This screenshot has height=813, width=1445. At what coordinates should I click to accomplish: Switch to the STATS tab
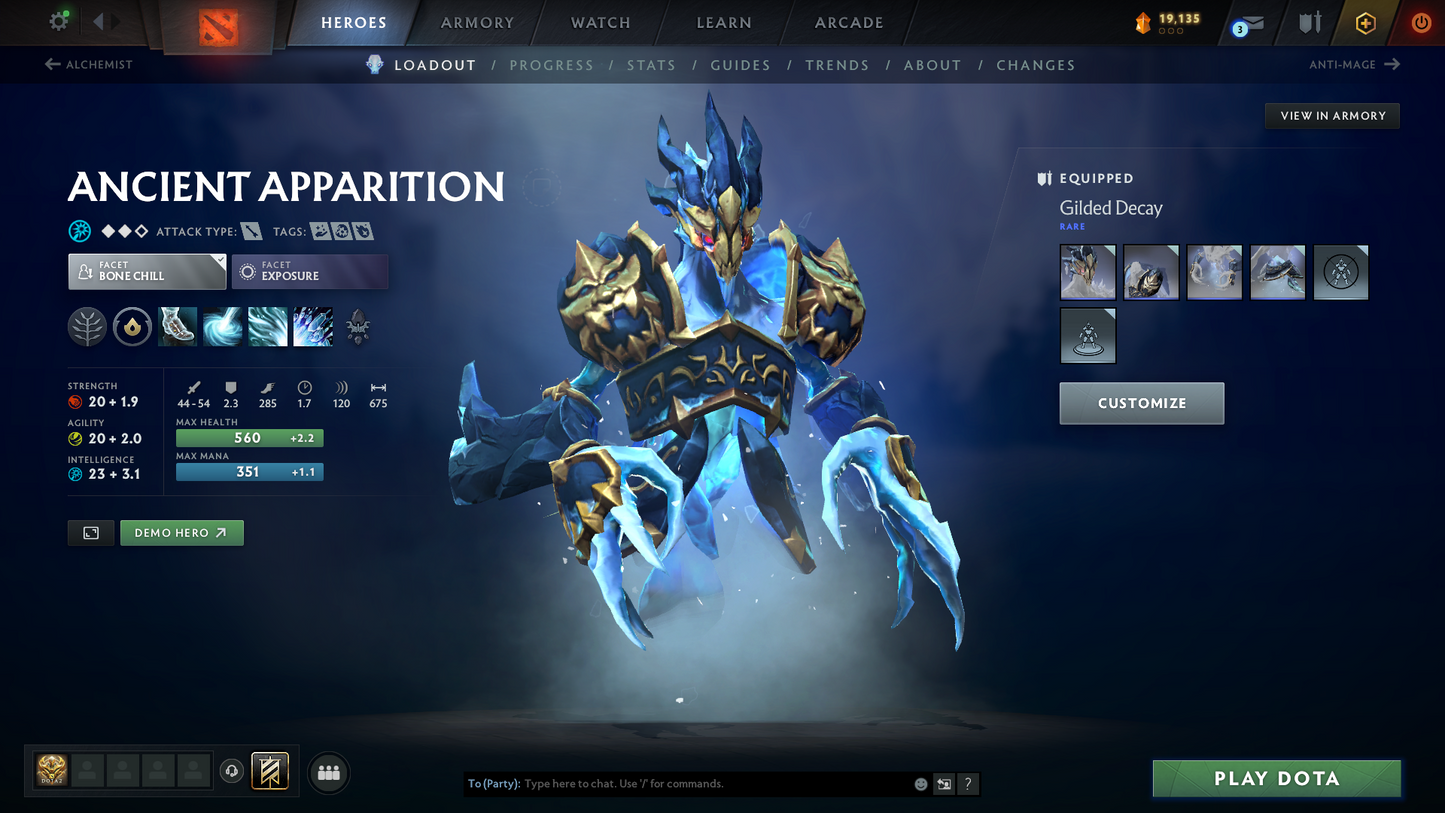651,65
